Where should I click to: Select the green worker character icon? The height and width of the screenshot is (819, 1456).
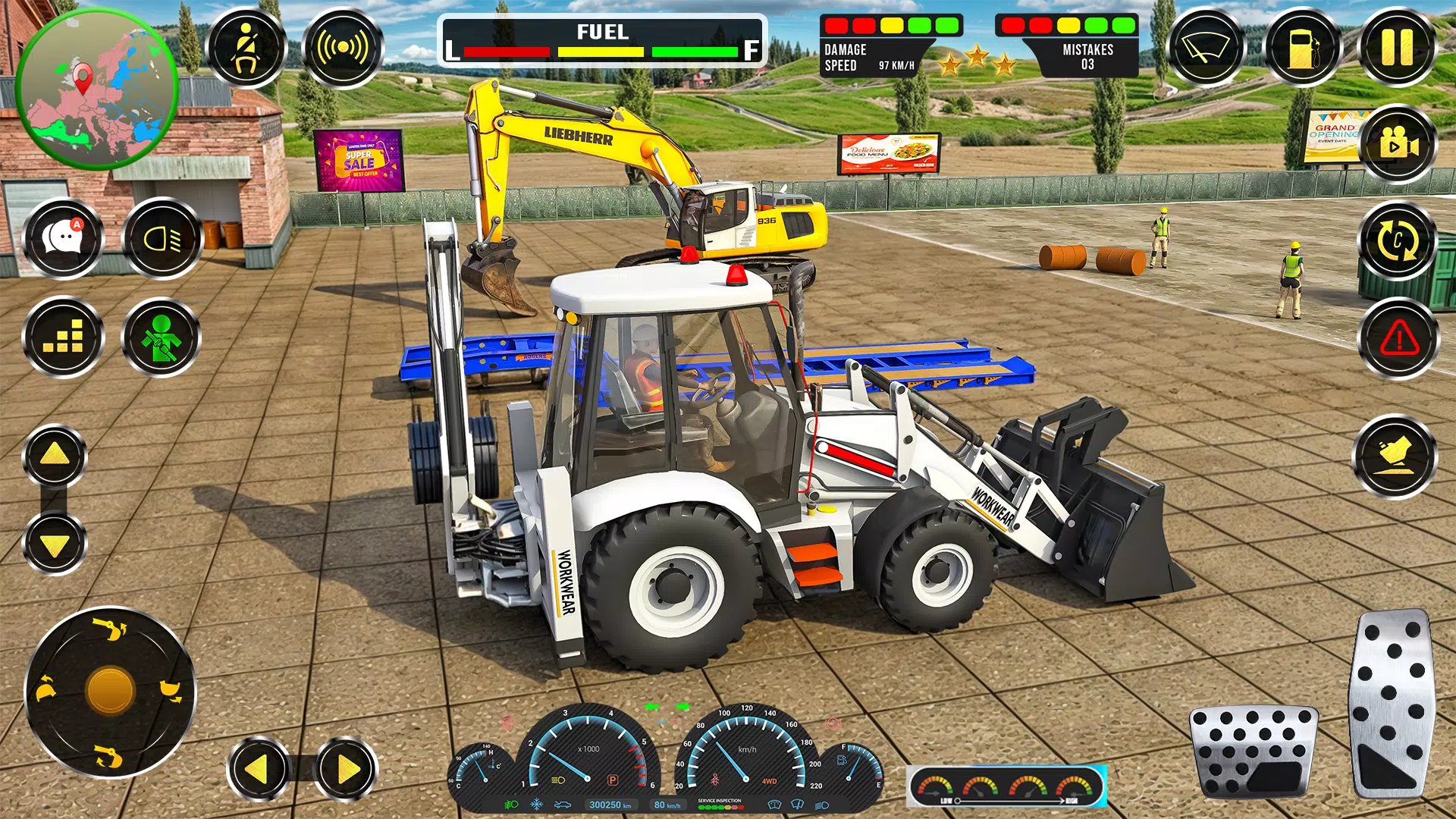click(x=159, y=338)
